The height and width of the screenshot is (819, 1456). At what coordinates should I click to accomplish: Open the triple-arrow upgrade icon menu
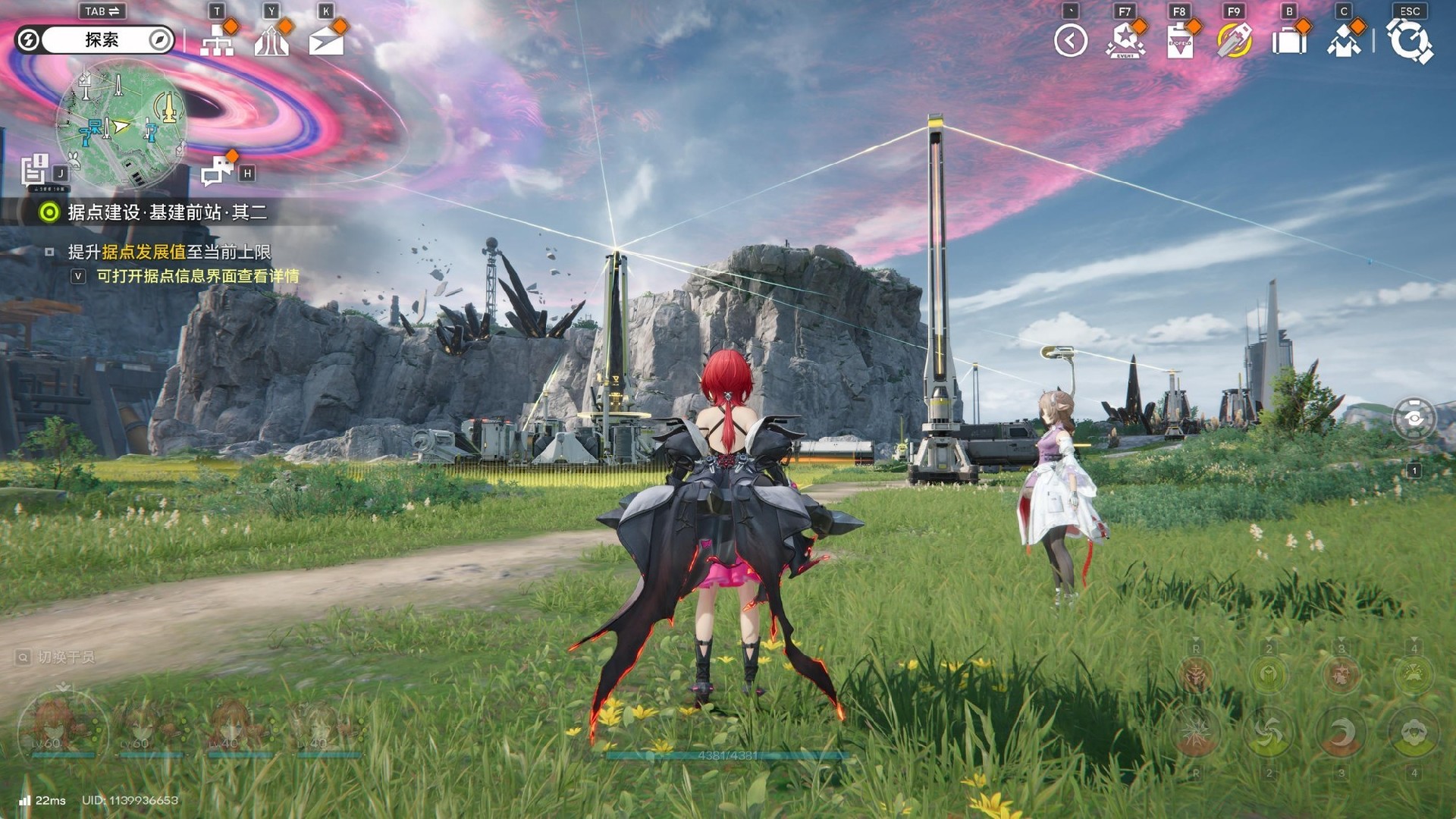[271, 41]
